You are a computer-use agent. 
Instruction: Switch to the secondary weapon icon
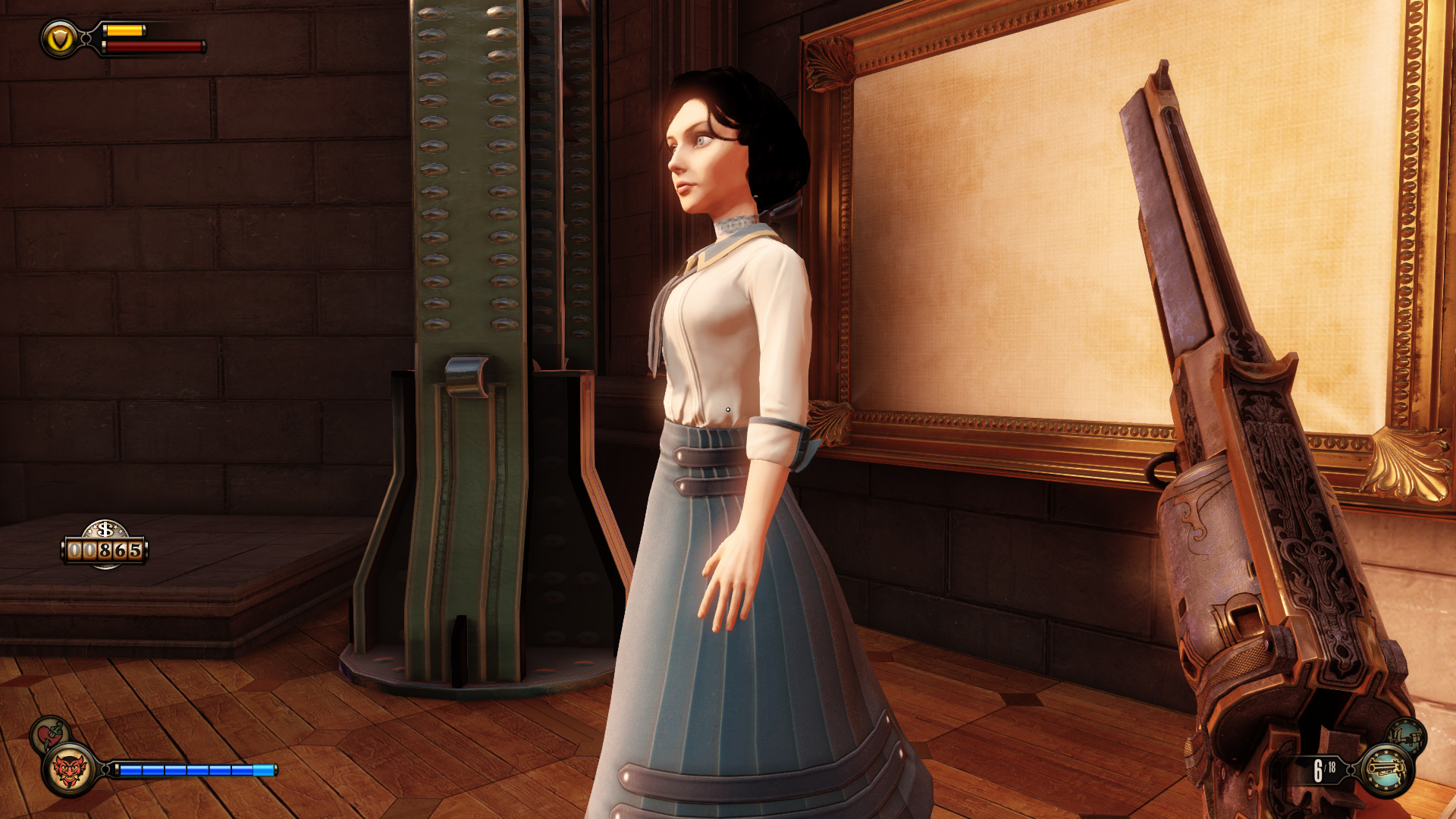(x=1407, y=735)
